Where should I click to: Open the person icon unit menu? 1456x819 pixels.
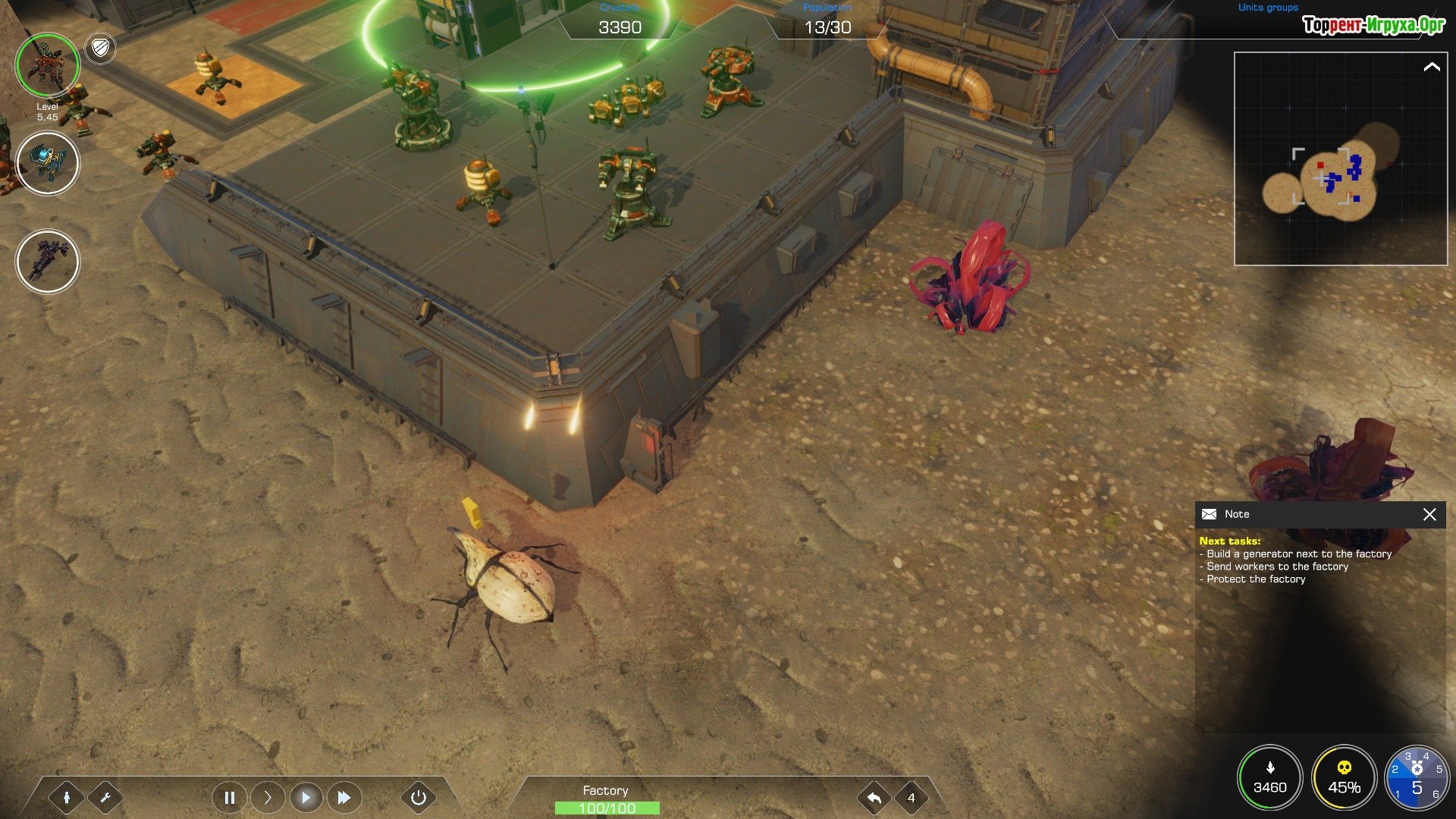coord(67,798)
